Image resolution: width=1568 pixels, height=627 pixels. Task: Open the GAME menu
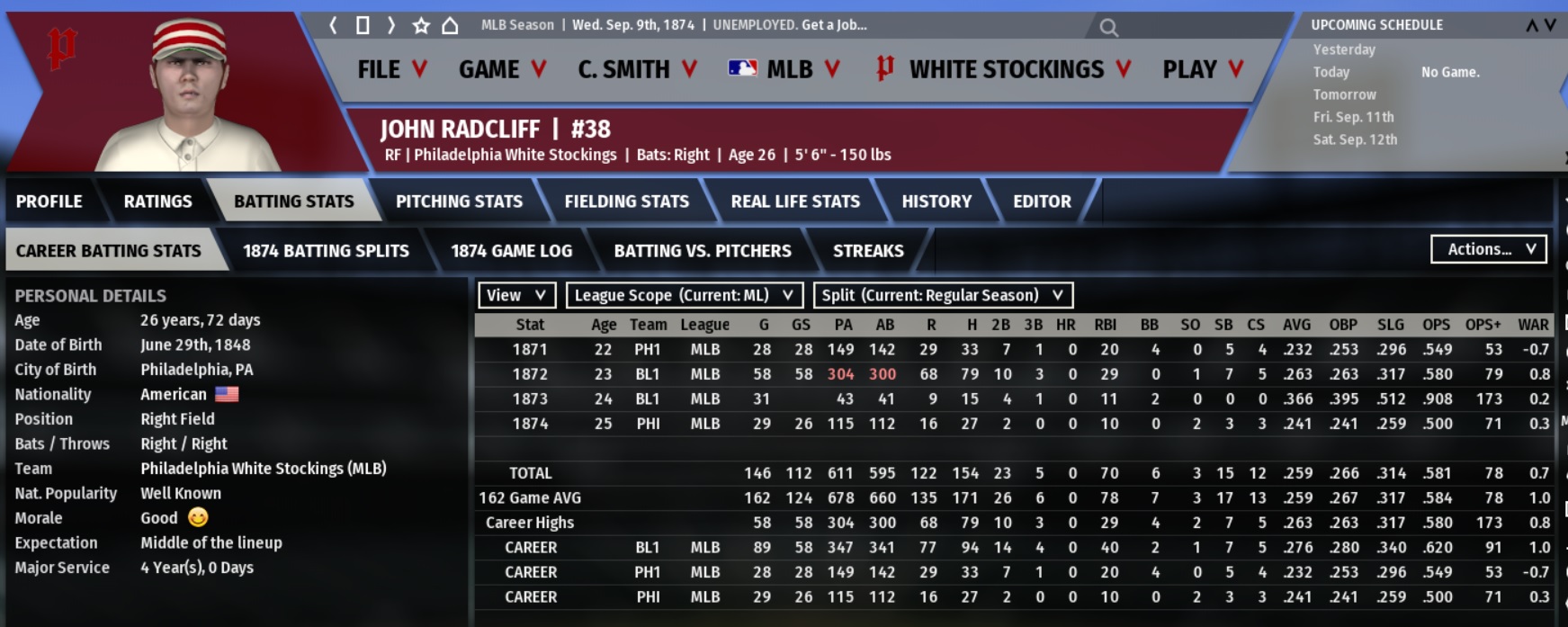tap(501, 69)
